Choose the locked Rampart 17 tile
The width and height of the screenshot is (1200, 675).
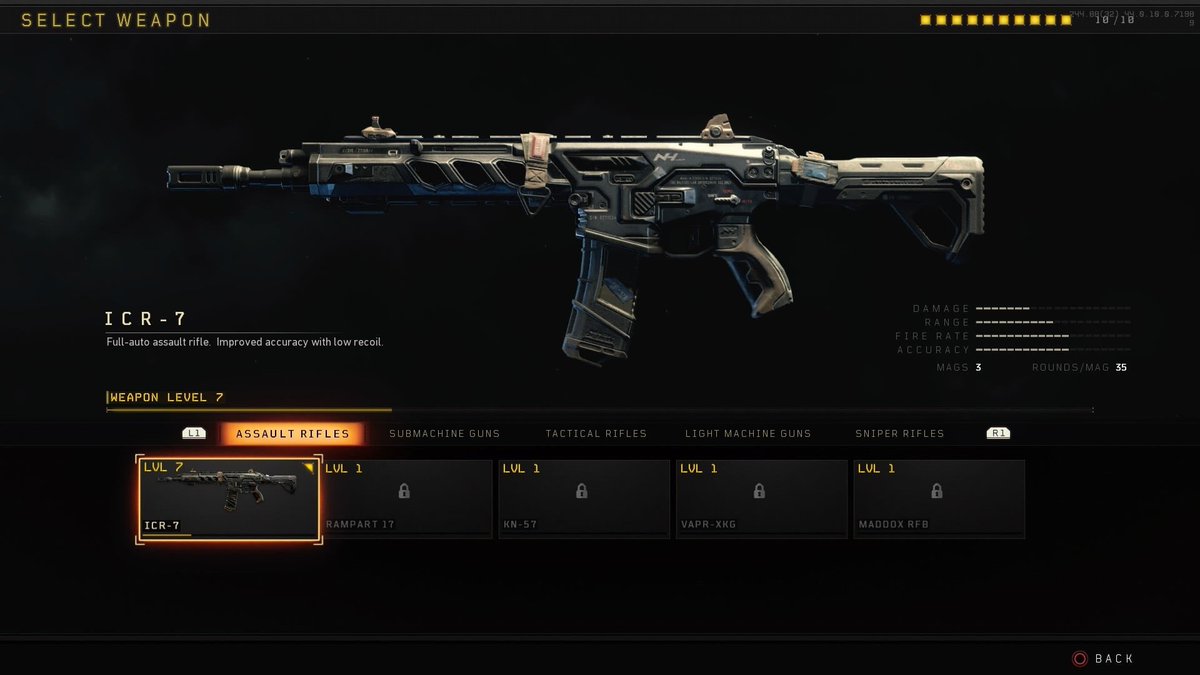click(407, 499)
